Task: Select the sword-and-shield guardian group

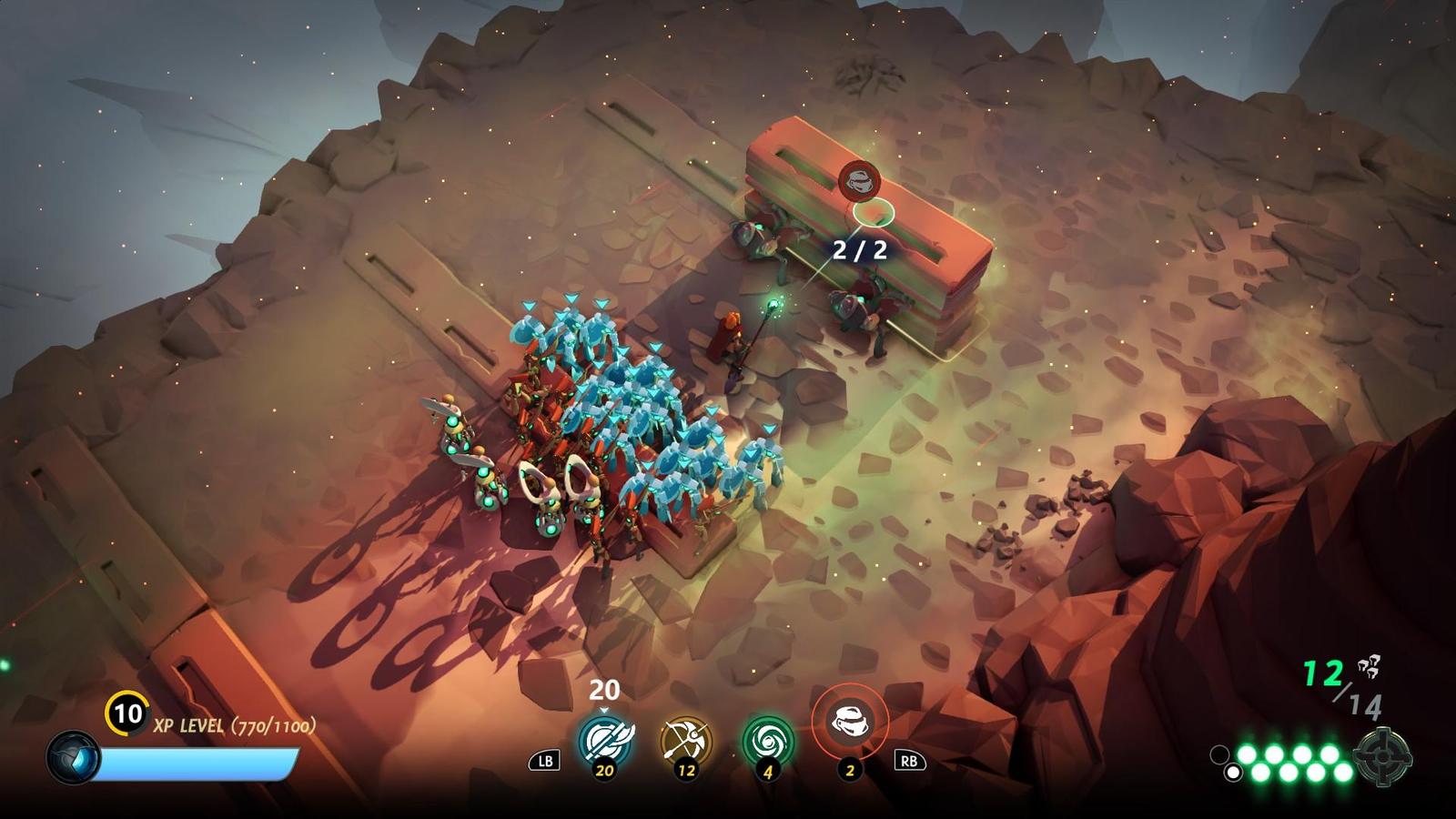Action: pos(603,740)
